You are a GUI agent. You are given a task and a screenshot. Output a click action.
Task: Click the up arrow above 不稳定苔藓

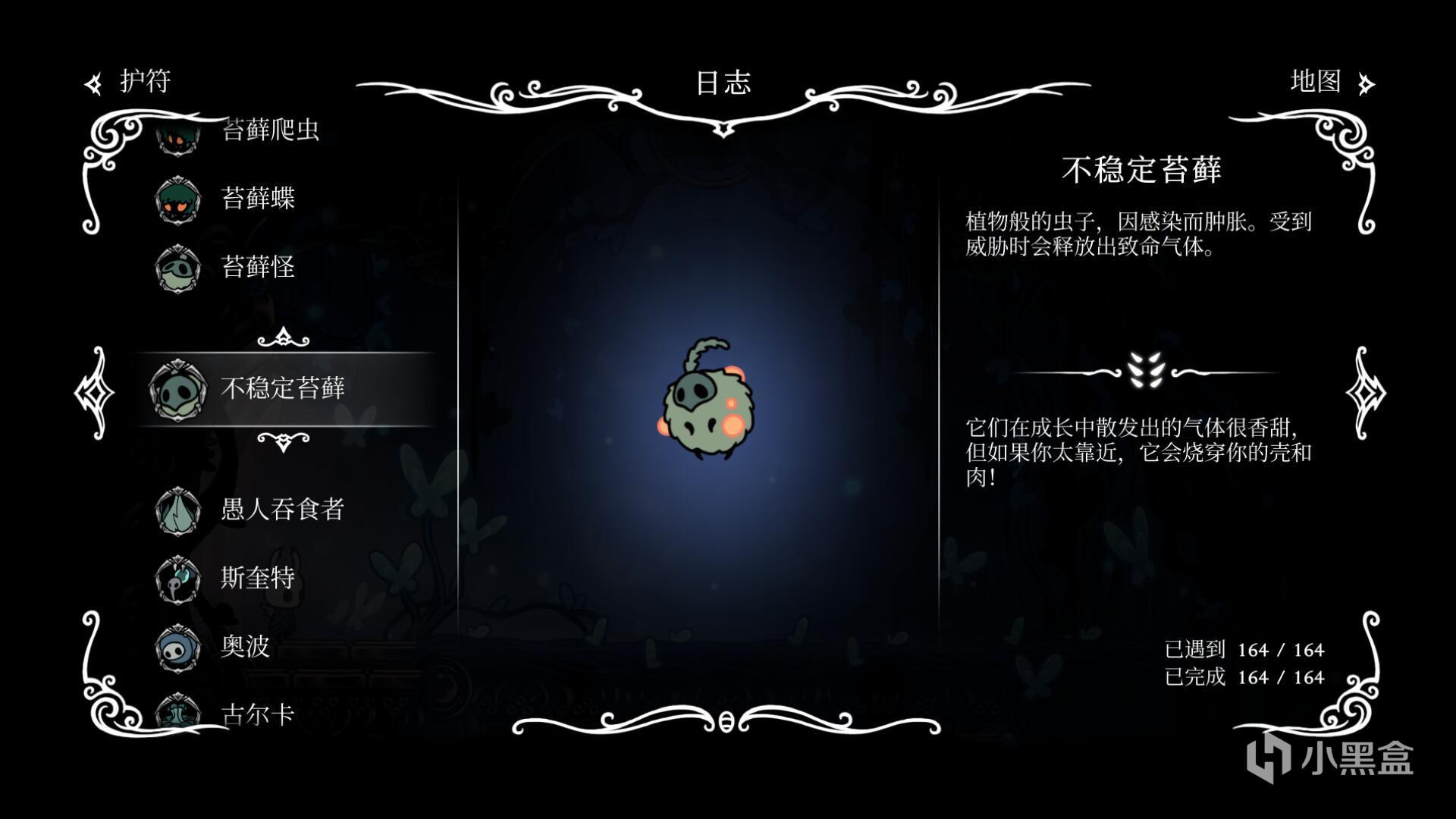(x=283, y=337)
